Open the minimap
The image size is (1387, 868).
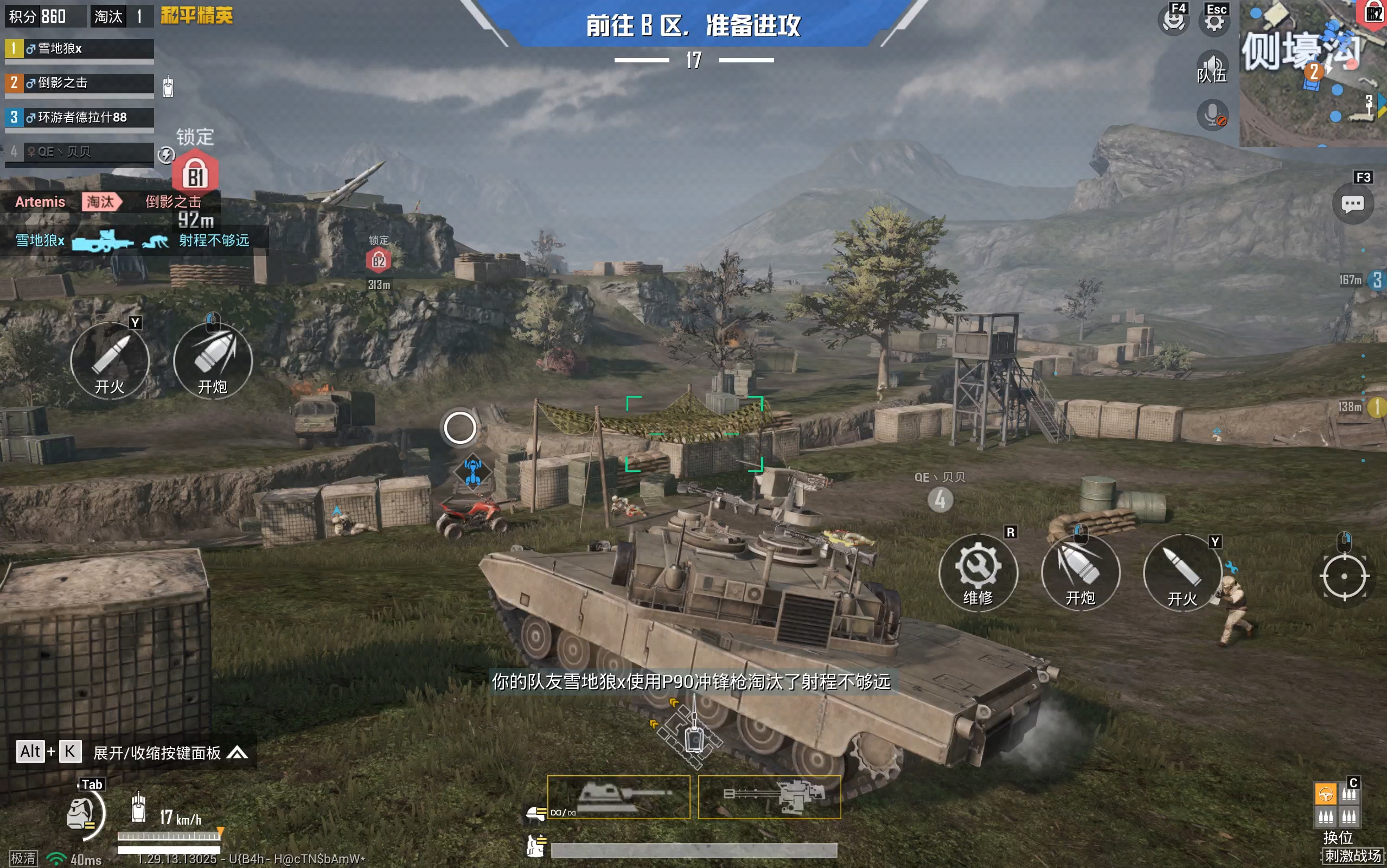point(1313,73)
